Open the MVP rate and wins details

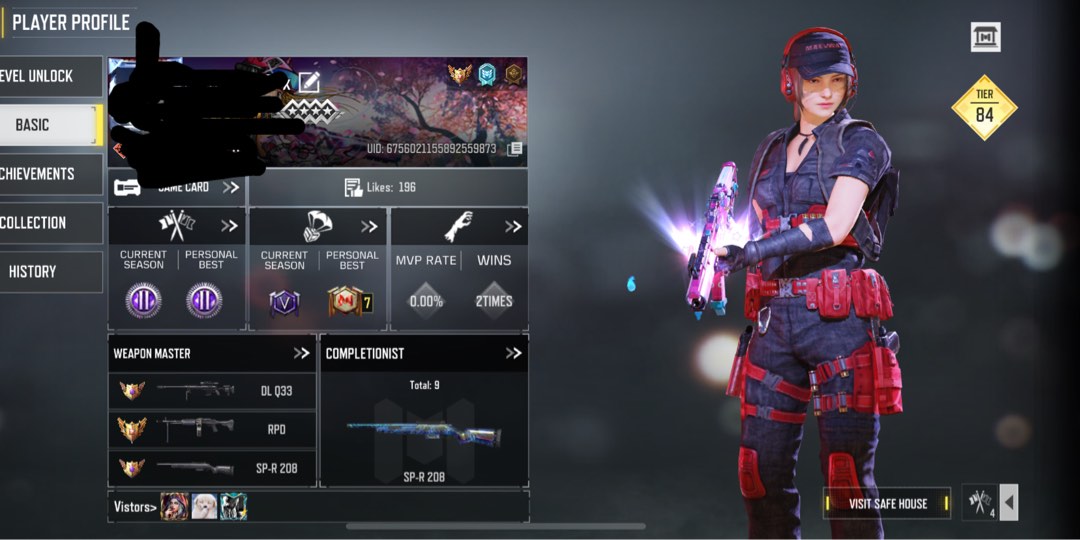click(x=513, y=227)
